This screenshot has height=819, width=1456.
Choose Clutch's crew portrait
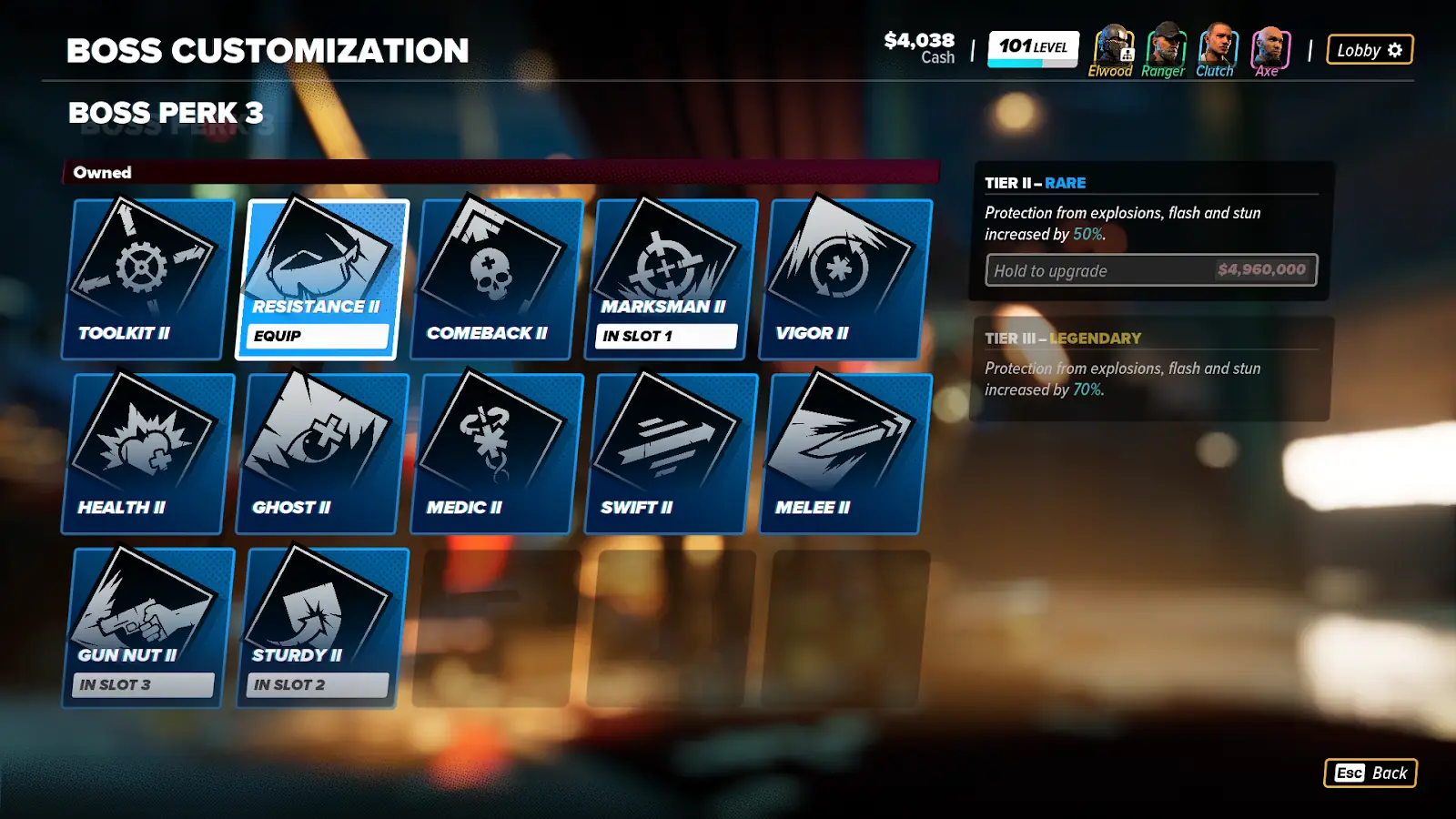(1217, 46)
